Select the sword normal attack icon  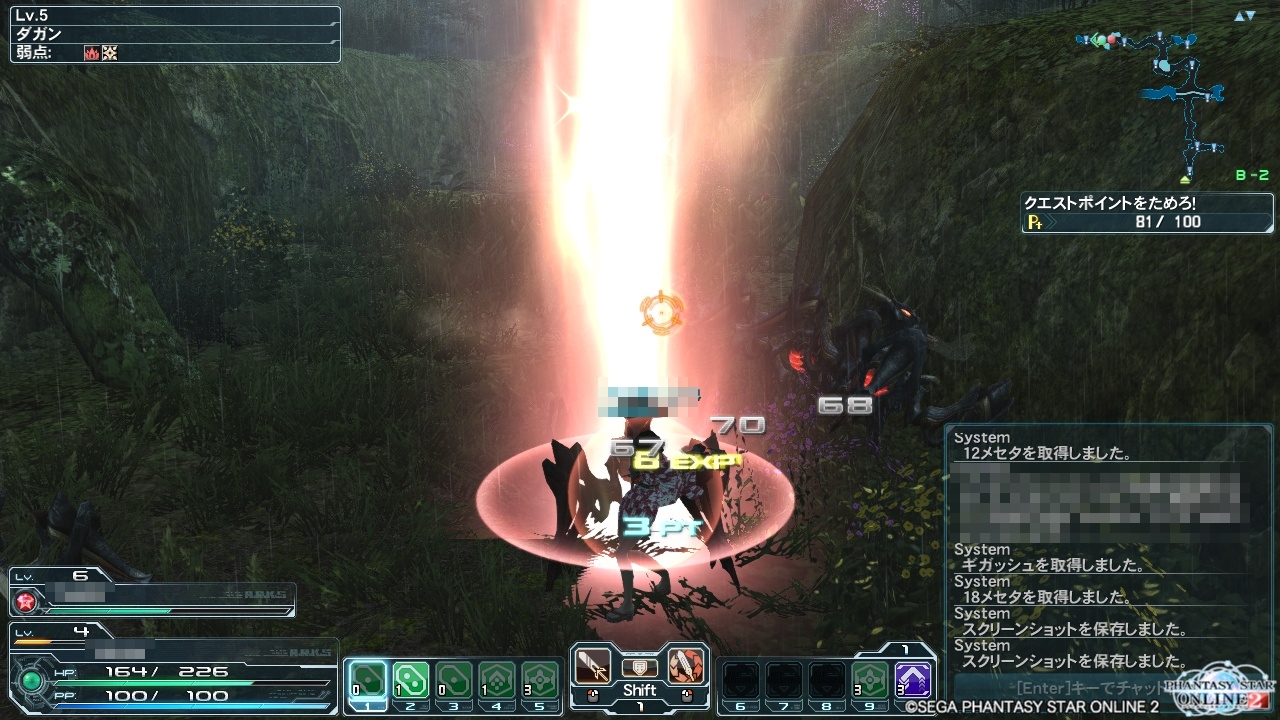pyautogui.click(x=594, y=664)
